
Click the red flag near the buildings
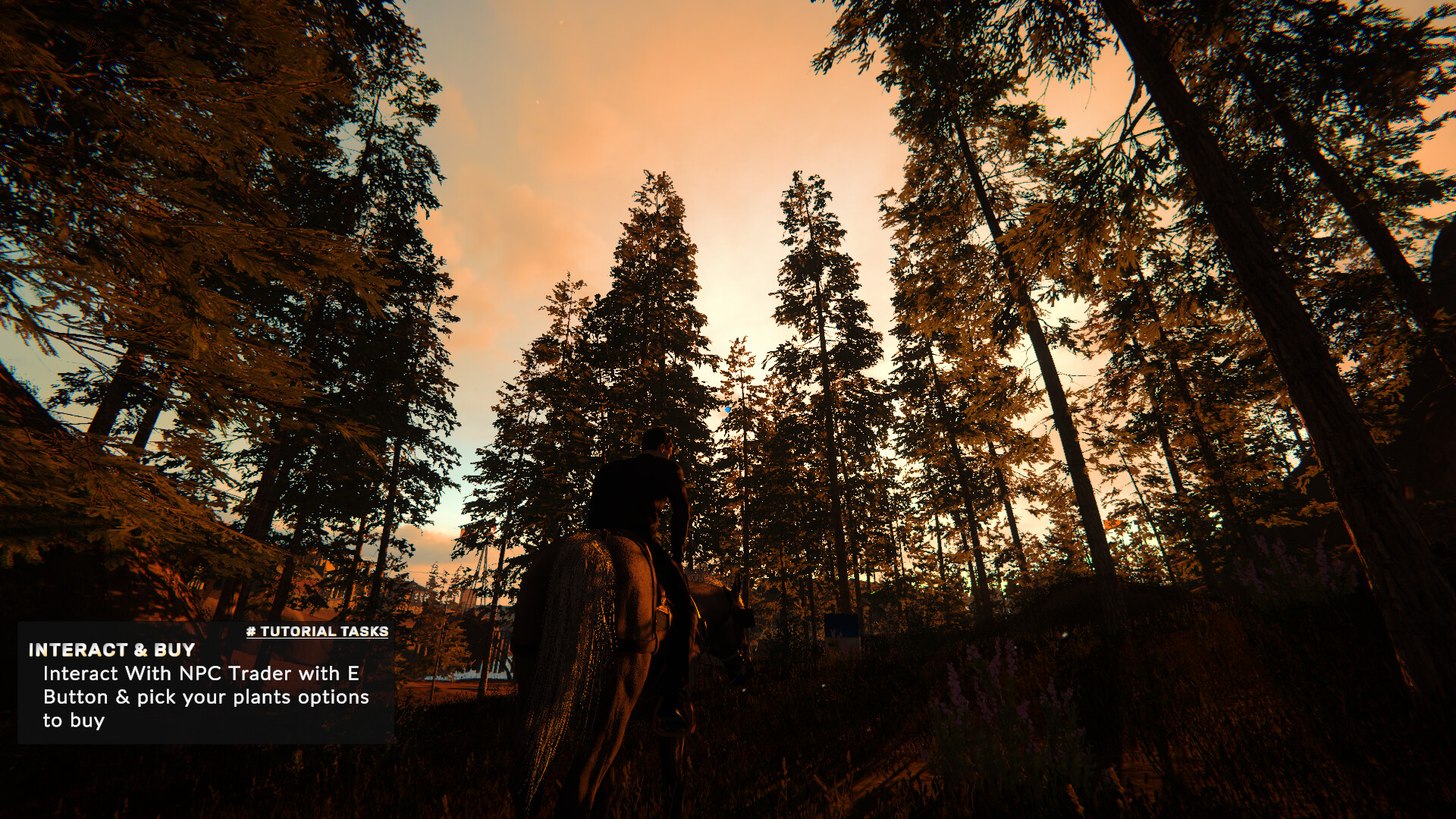(464, 531)
